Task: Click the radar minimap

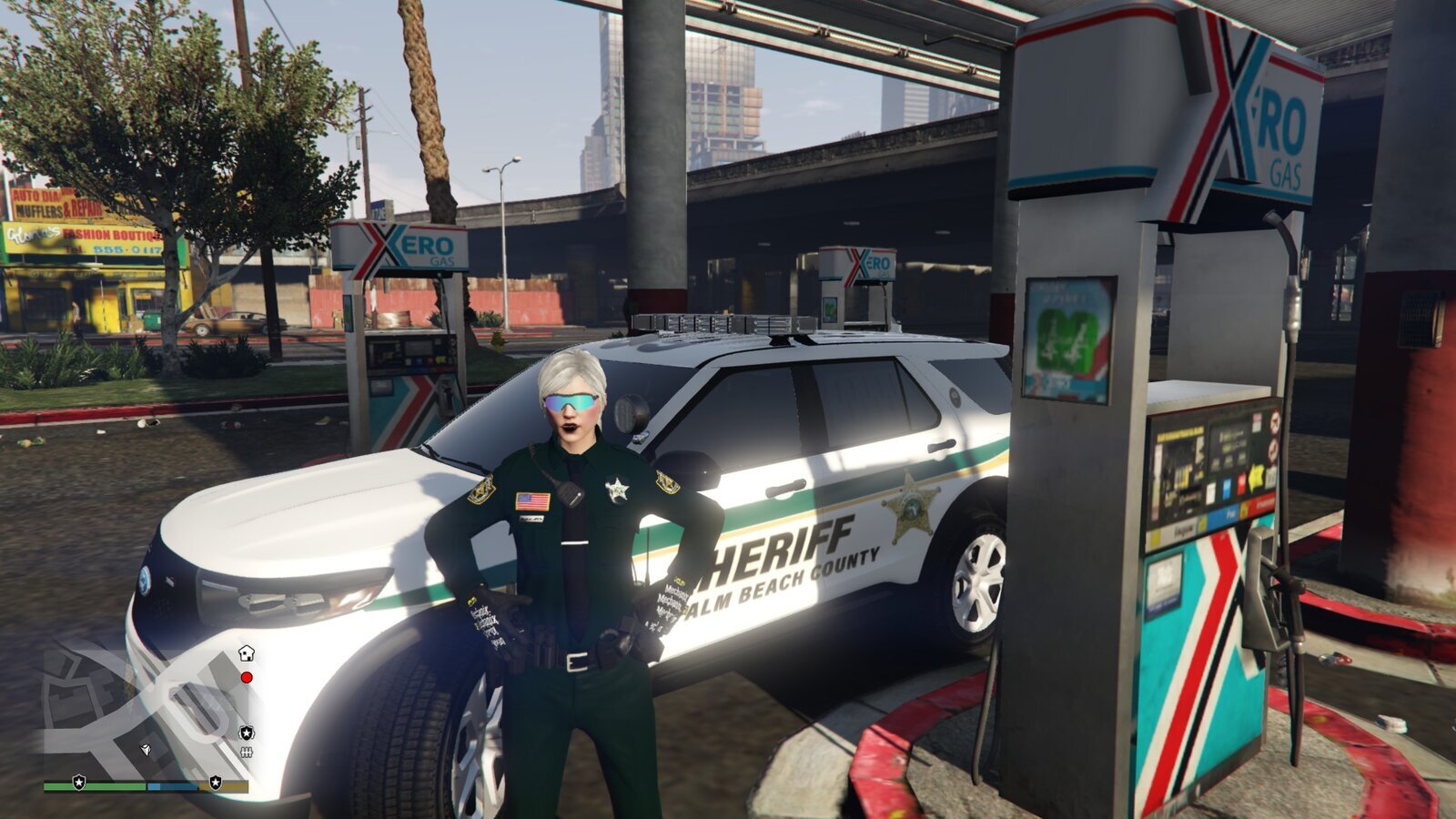Action: coord(146,710)
